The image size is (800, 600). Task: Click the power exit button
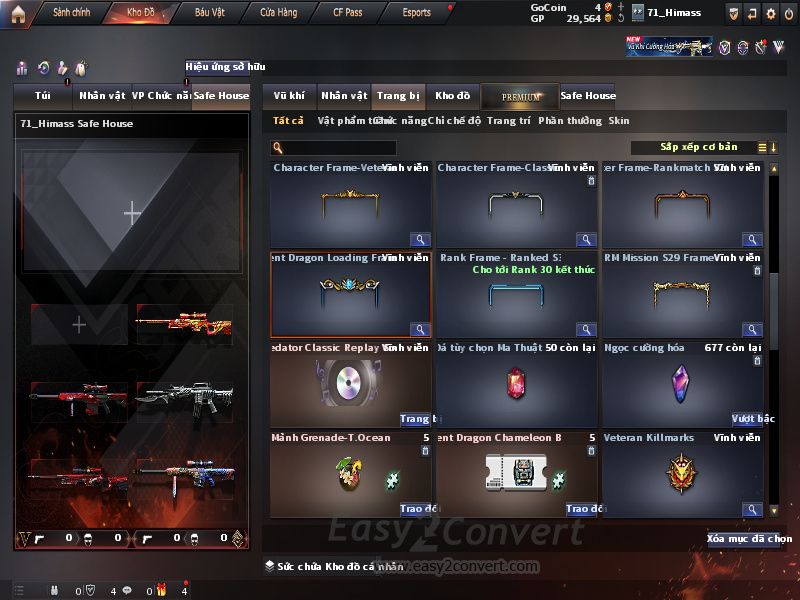(789, 13)
